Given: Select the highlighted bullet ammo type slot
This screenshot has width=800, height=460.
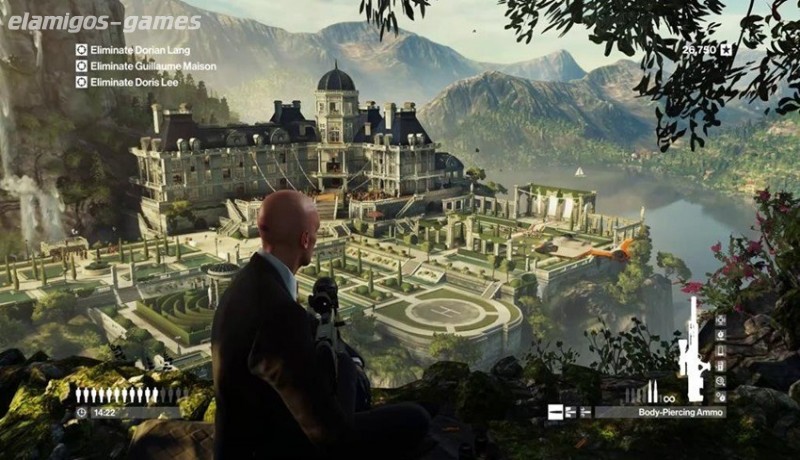Looking at the screenshot, I should pos(556,411).
